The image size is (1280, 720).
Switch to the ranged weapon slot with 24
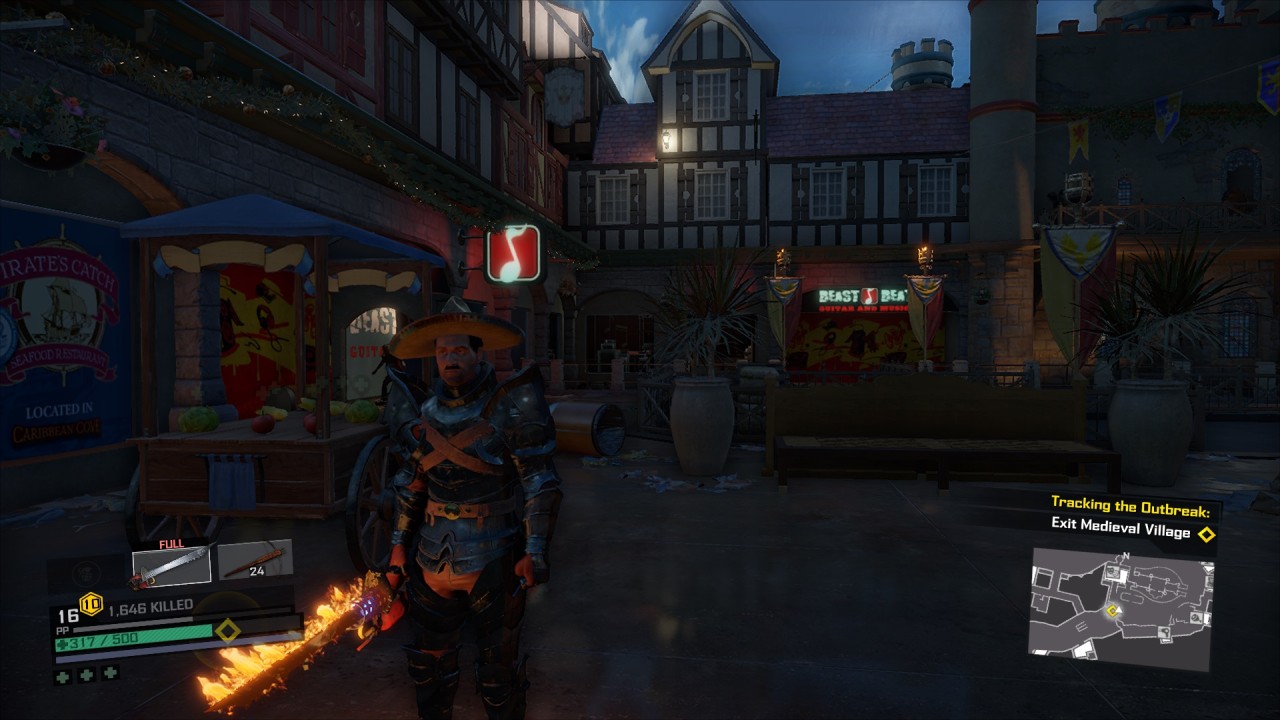coord(255,561)
